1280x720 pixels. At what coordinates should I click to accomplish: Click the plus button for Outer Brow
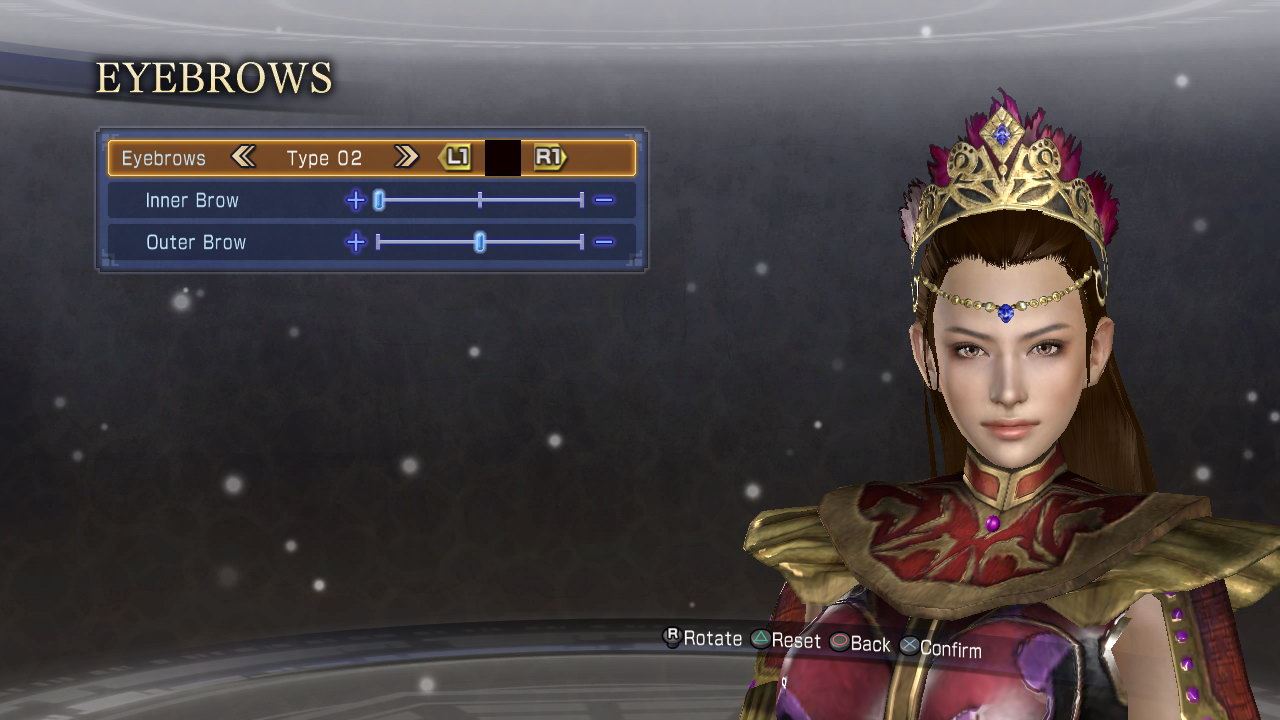[355, 242]
